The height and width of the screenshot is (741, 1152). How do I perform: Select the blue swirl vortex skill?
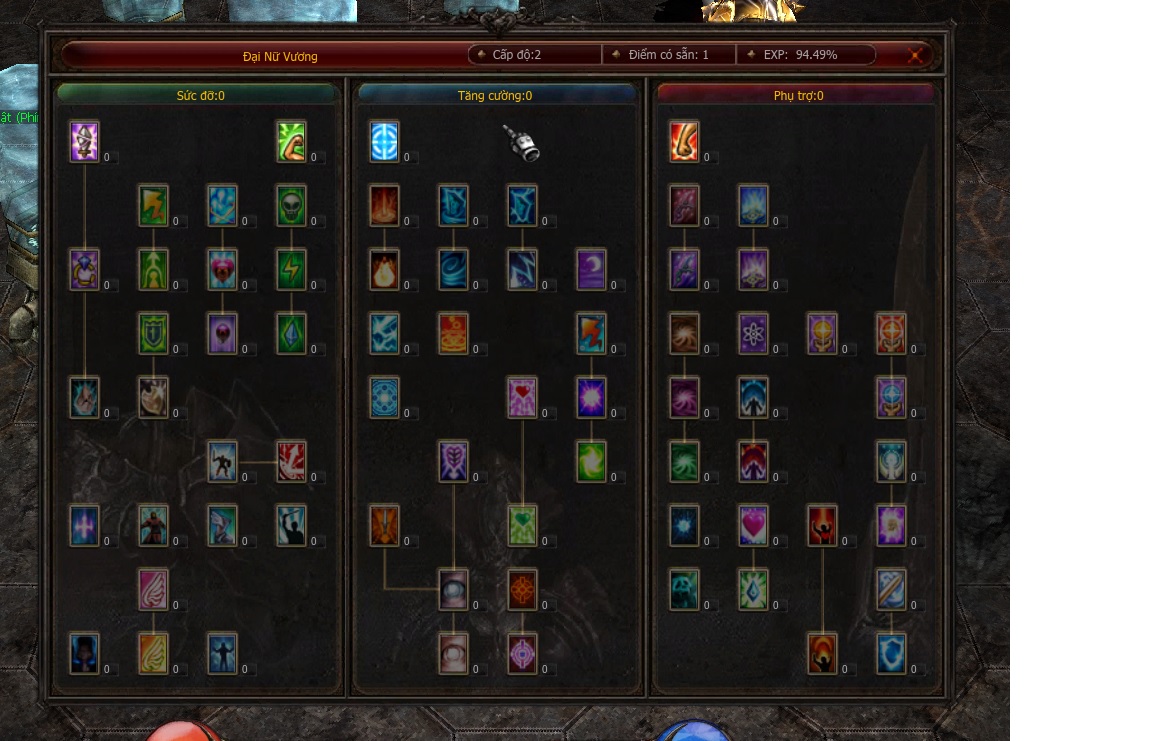[453, 270]
